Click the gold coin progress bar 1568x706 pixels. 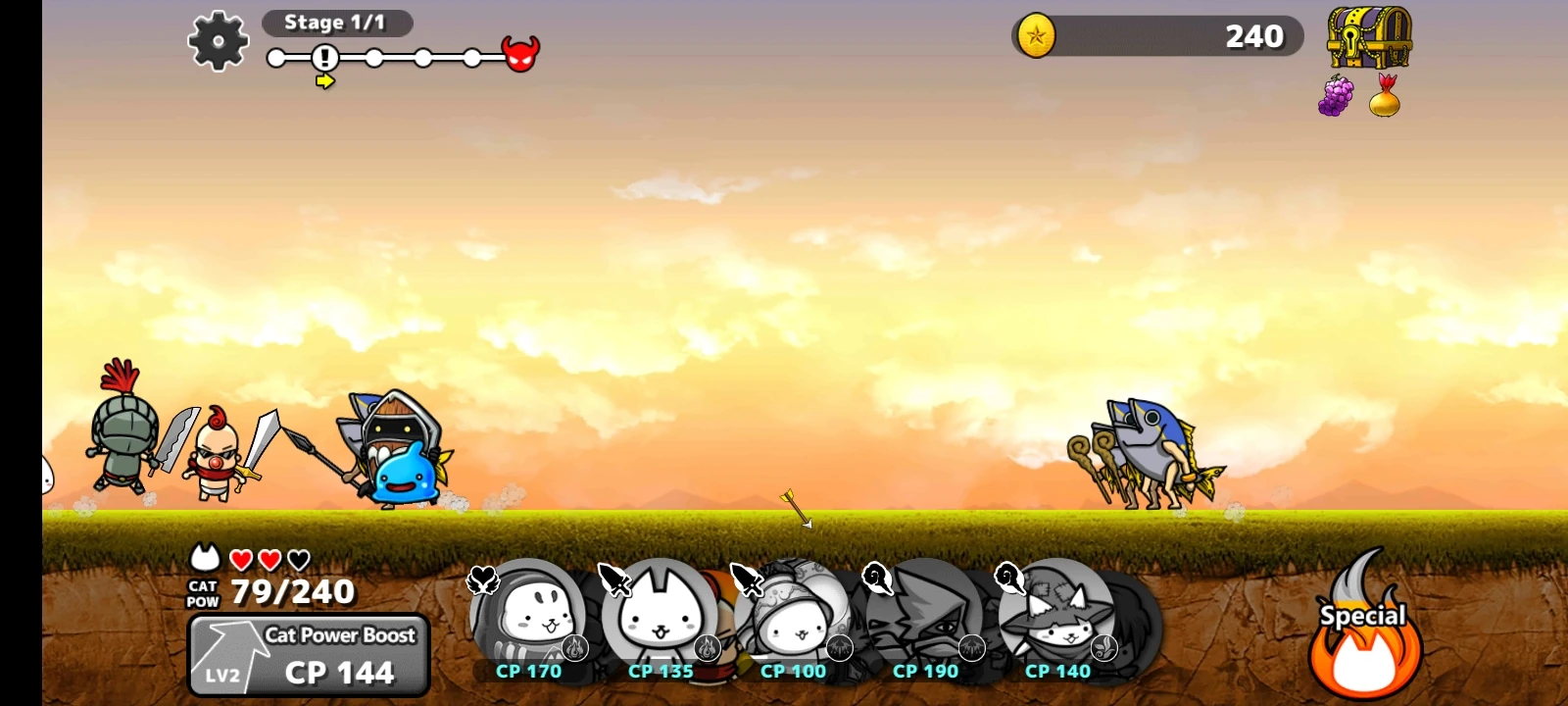(1156, 35)
